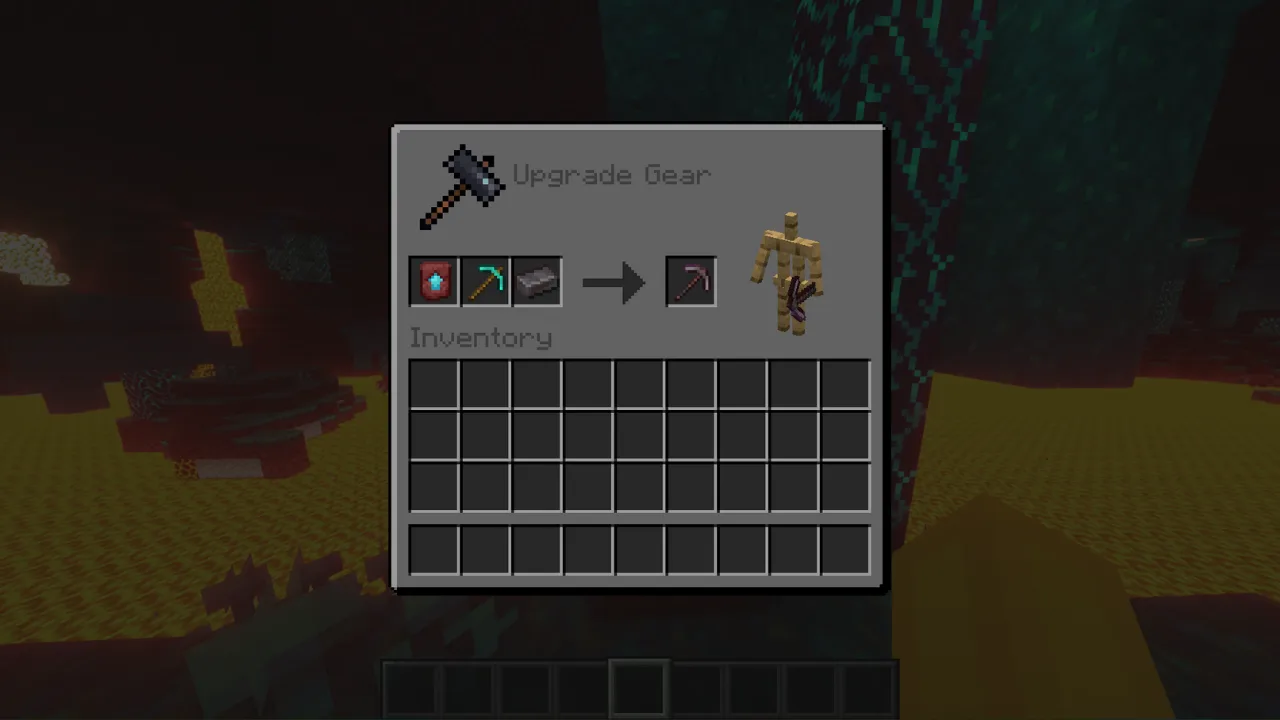The width and height of the screenshot is (1280, 720).
Task: Select the netherite upgrade smithing template slot
Action: click(434, 282)
